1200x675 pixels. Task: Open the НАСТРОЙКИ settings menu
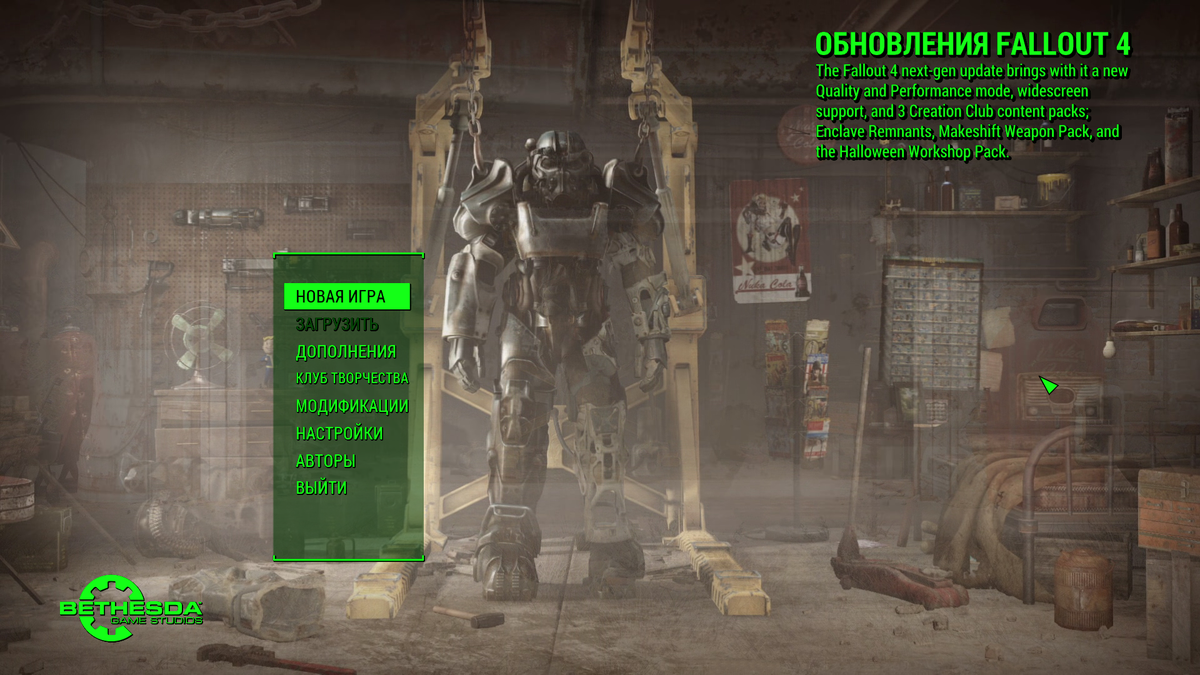(x=339, y=433)
